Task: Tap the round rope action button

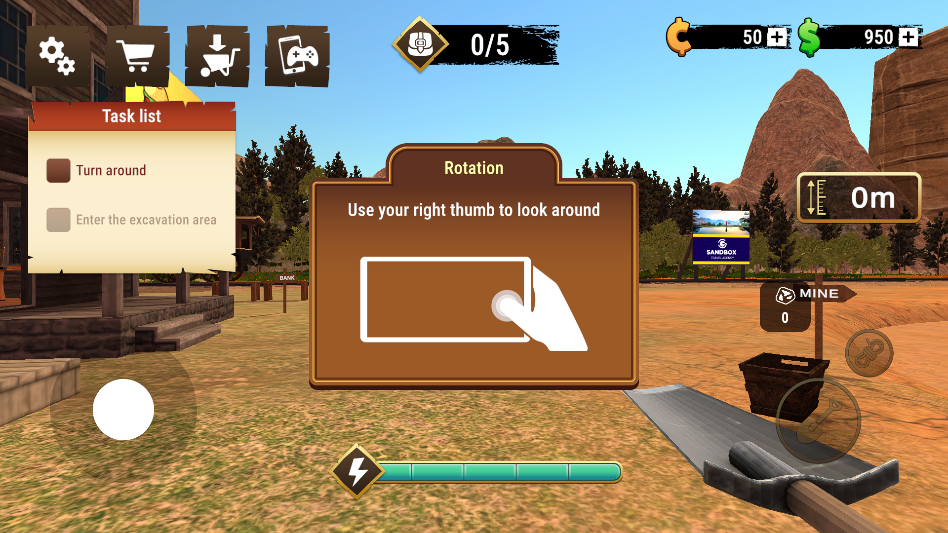Action: pyautogui.click(x=869, y=353)
